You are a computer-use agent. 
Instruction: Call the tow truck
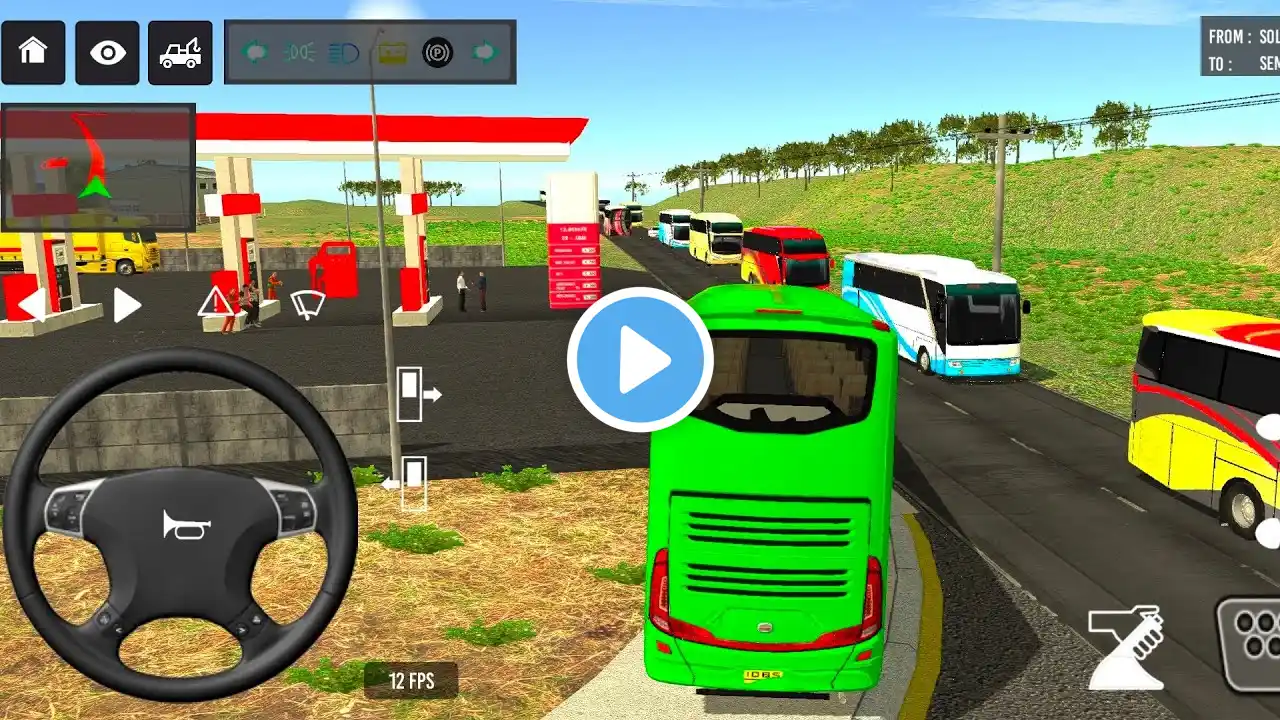(x=180, y=52)
